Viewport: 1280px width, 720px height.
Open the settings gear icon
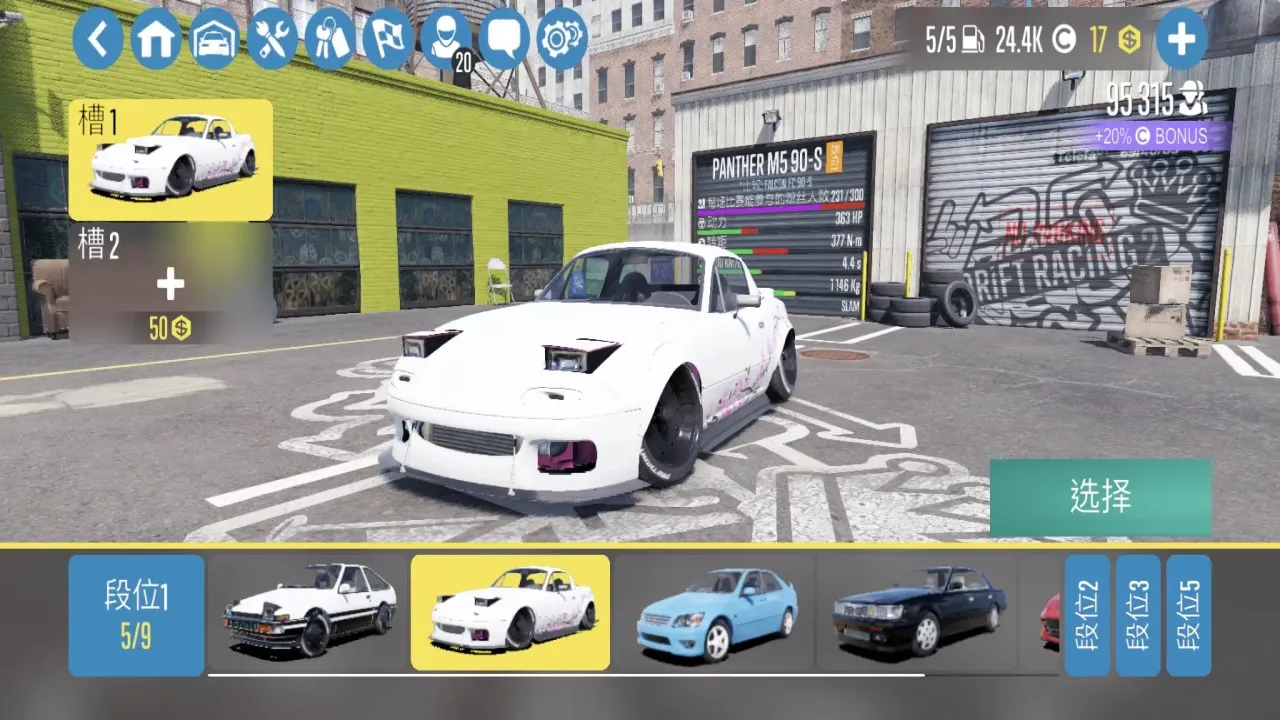coord(562,40)
